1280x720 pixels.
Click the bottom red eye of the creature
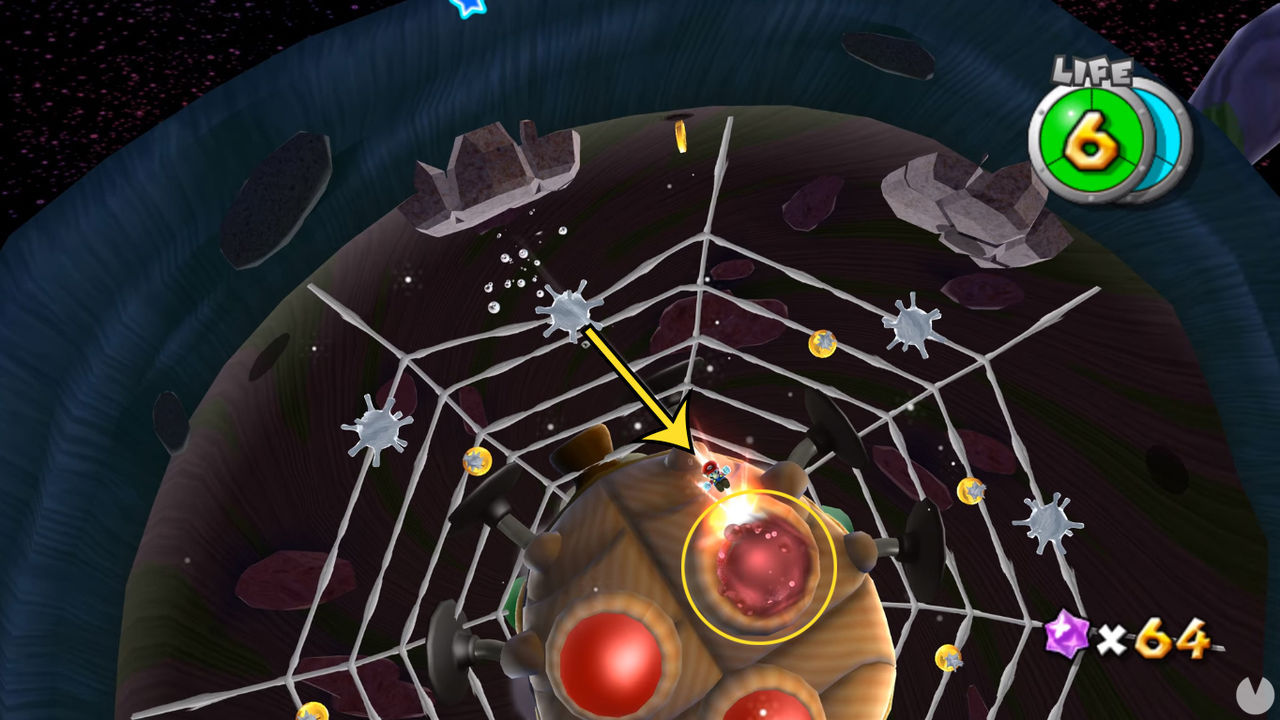coord(762,712)
